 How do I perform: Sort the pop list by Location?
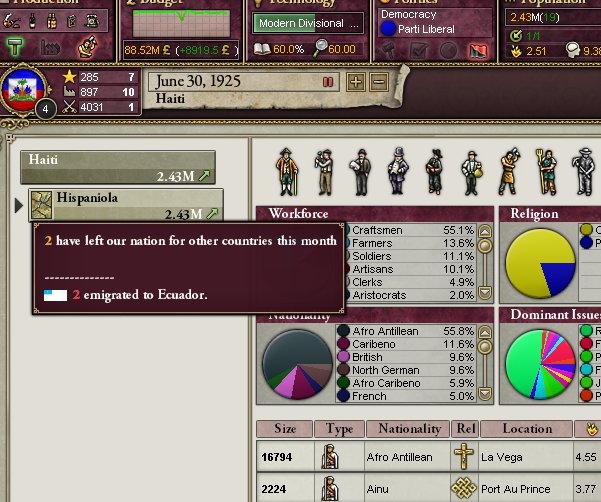coord(527,429)
